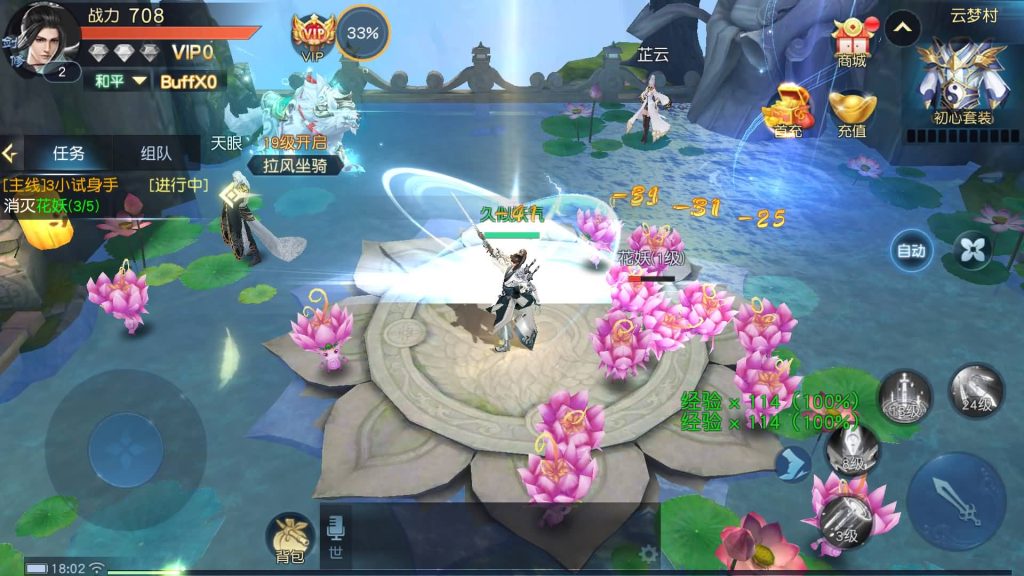This screenshot has height=576, width=1024.
Task: Use the blue dash boot skill
Action: click(x=792, y=463)
